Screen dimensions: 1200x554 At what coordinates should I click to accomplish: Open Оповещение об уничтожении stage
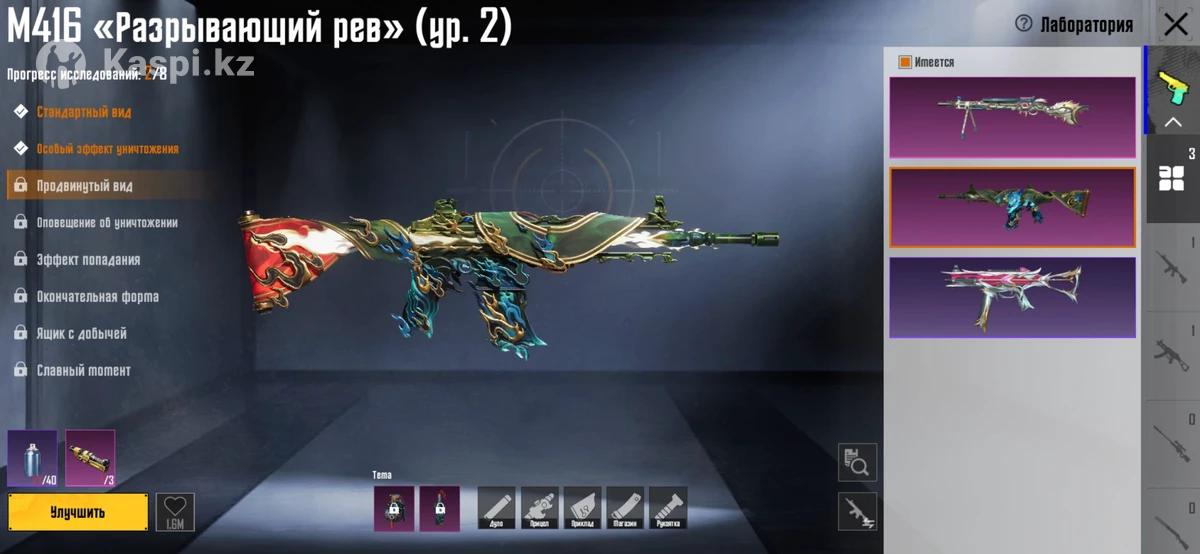[x=107, y=223]
